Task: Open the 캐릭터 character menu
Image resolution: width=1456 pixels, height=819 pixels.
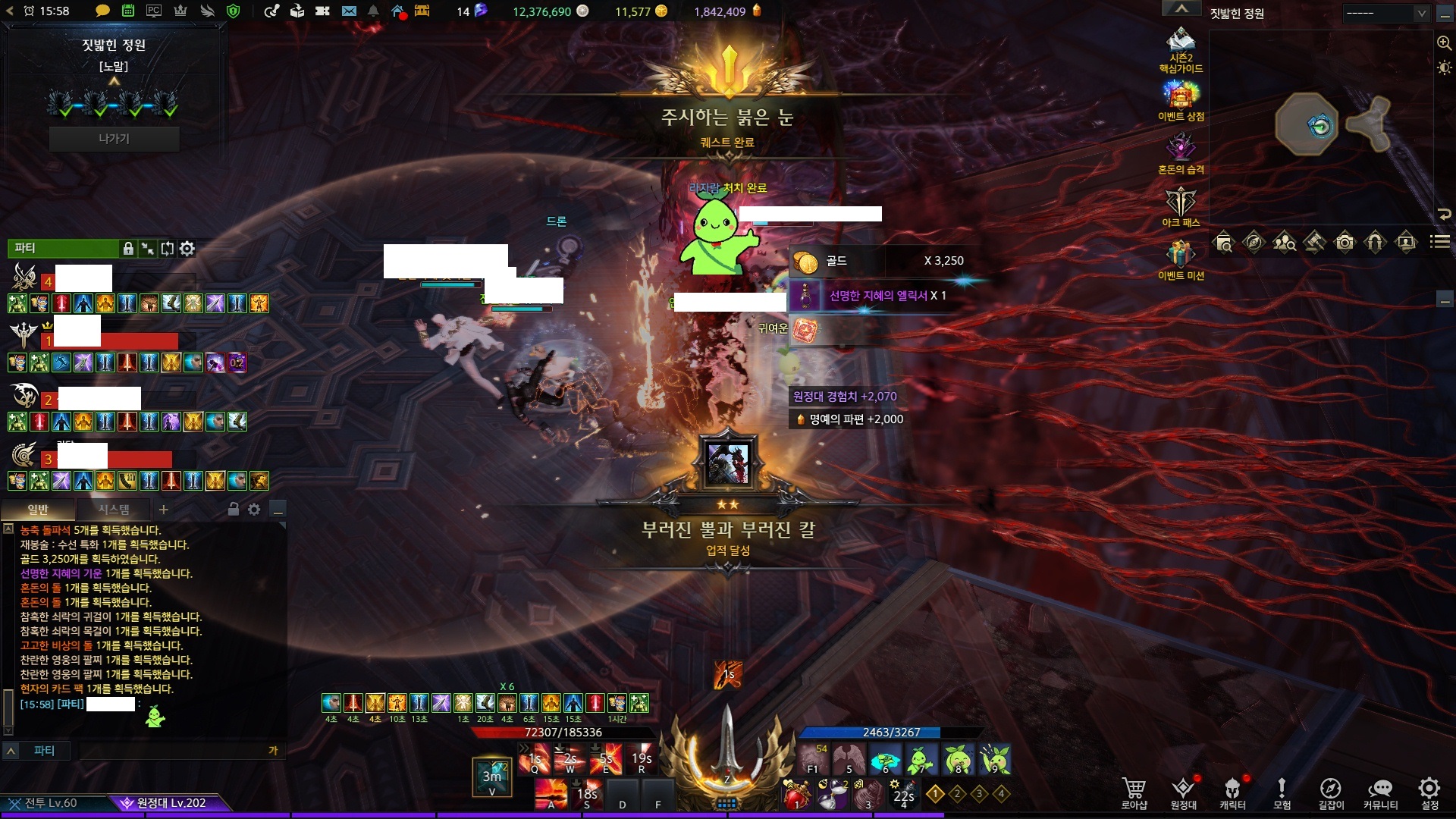Action: click(1232, 792)
